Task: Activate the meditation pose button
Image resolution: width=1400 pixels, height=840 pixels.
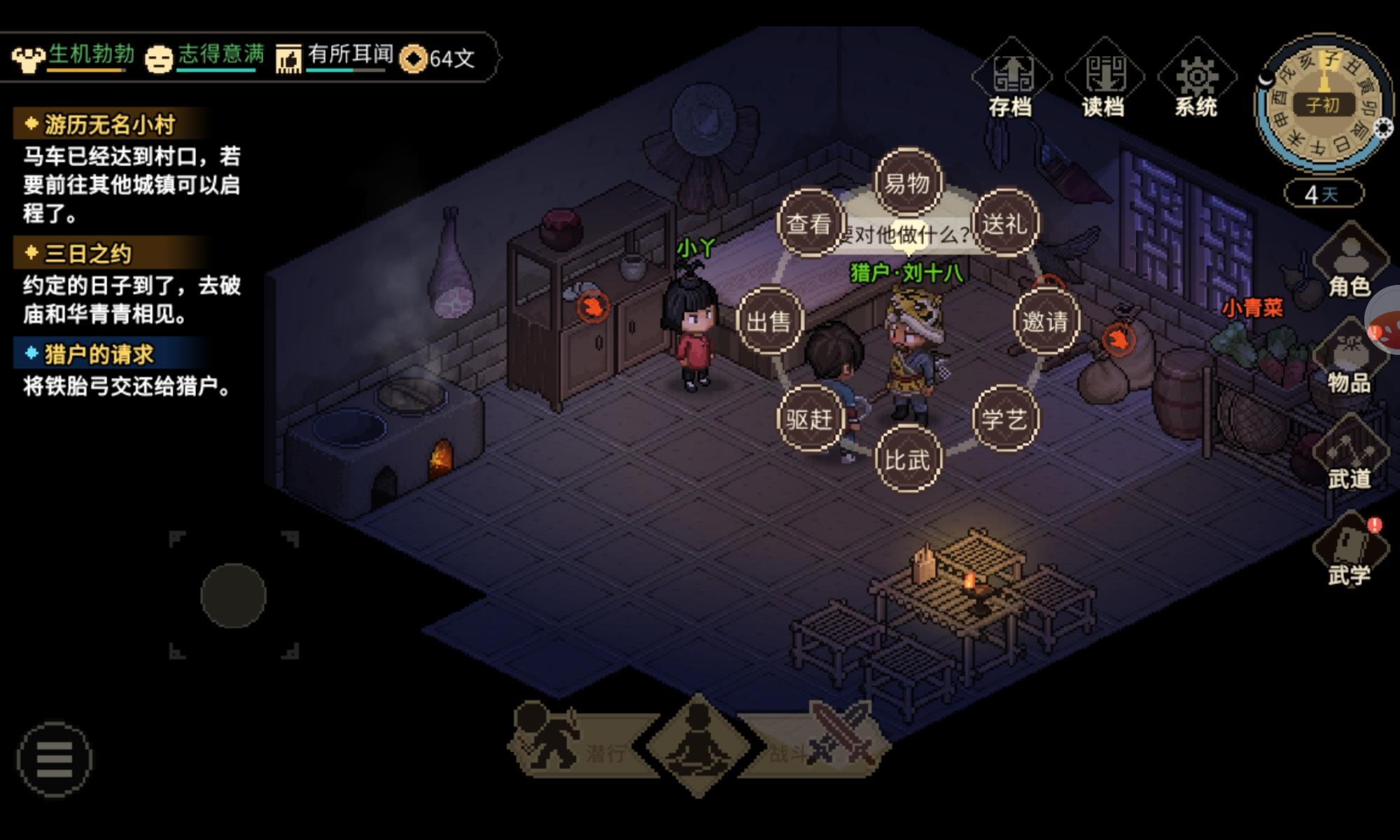Action: click(697, 745)
